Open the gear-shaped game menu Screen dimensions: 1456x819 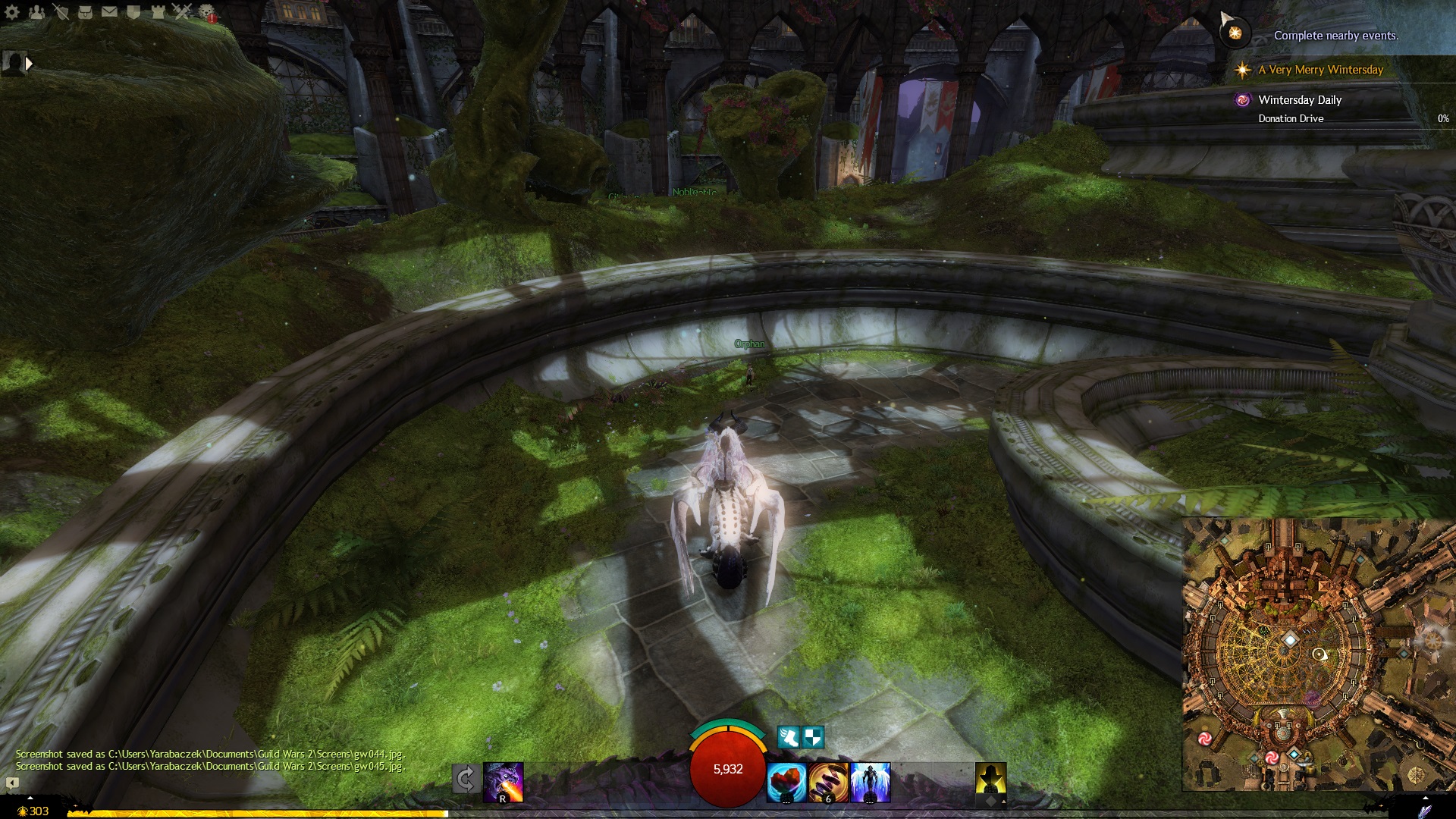point(12,11)
